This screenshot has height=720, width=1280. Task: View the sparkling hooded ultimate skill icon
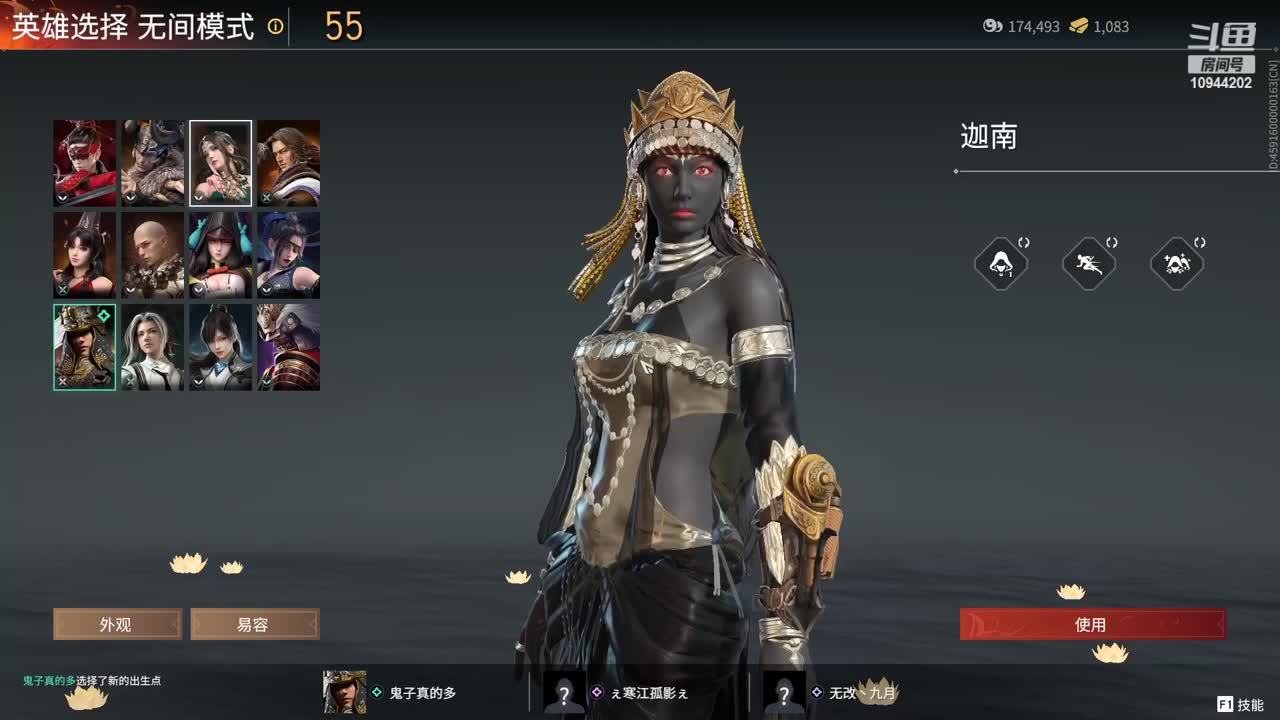click(x=1176, y=264)
